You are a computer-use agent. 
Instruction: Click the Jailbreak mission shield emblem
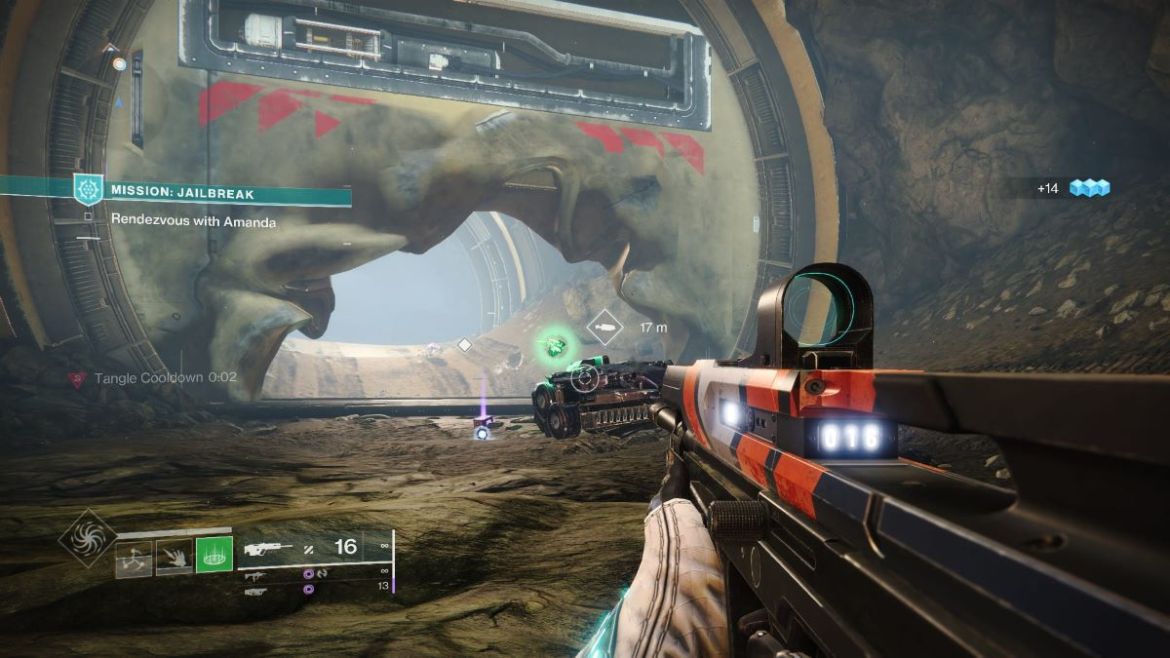[89, 188]
